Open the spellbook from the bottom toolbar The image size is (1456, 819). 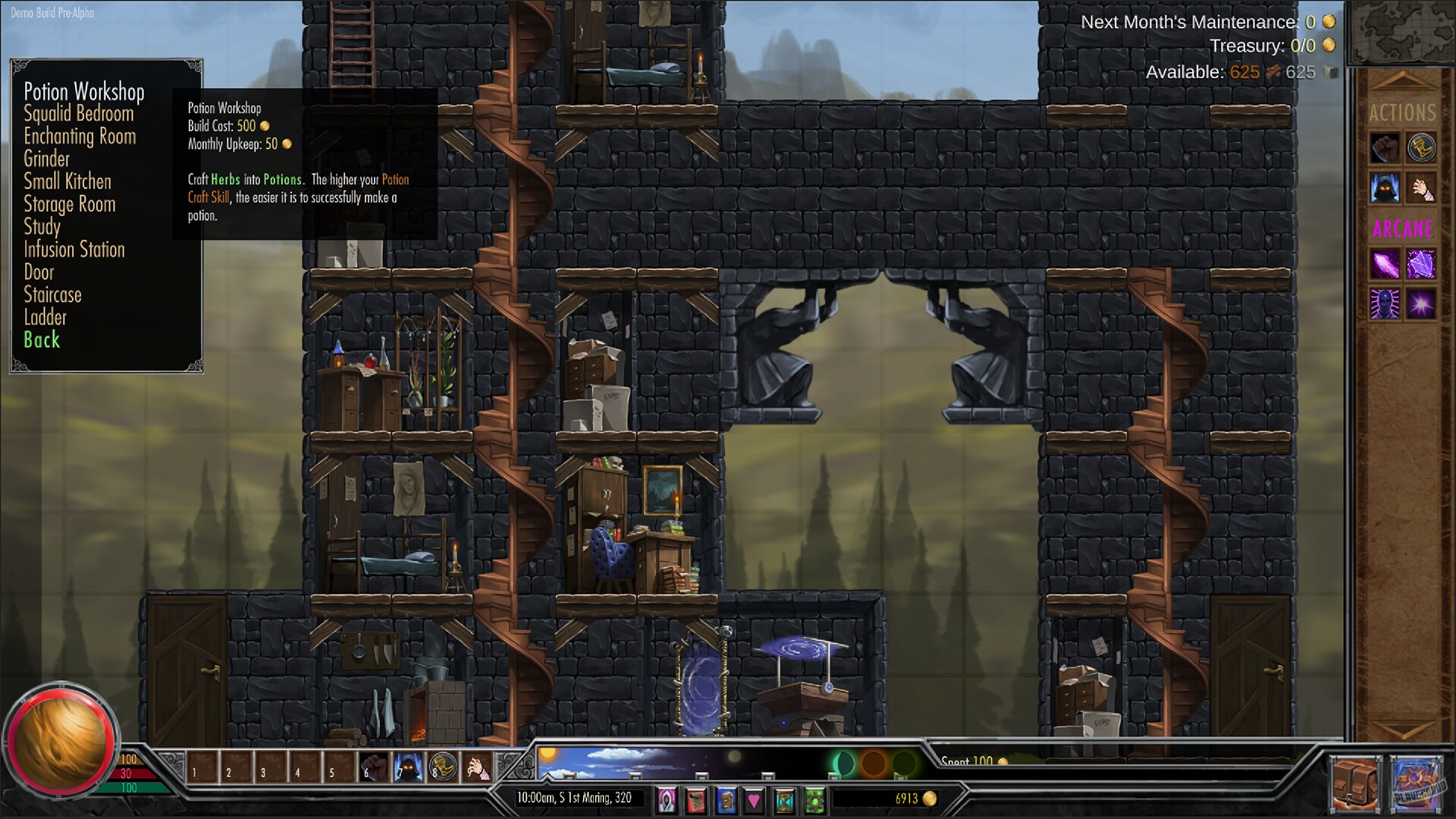[724, 799]
